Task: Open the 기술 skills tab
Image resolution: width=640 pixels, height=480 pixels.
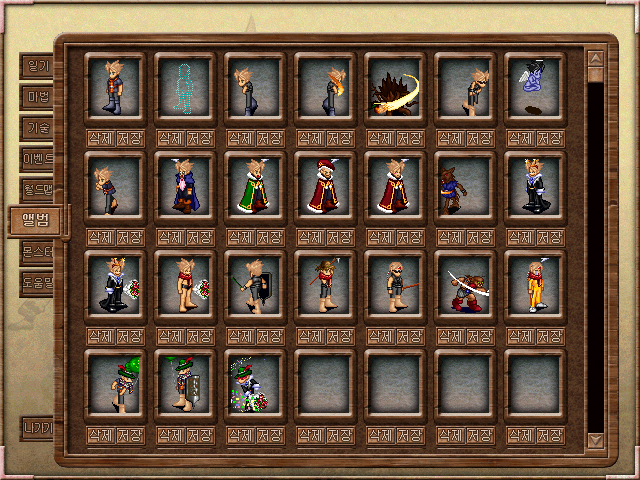Action: (37, 128)
